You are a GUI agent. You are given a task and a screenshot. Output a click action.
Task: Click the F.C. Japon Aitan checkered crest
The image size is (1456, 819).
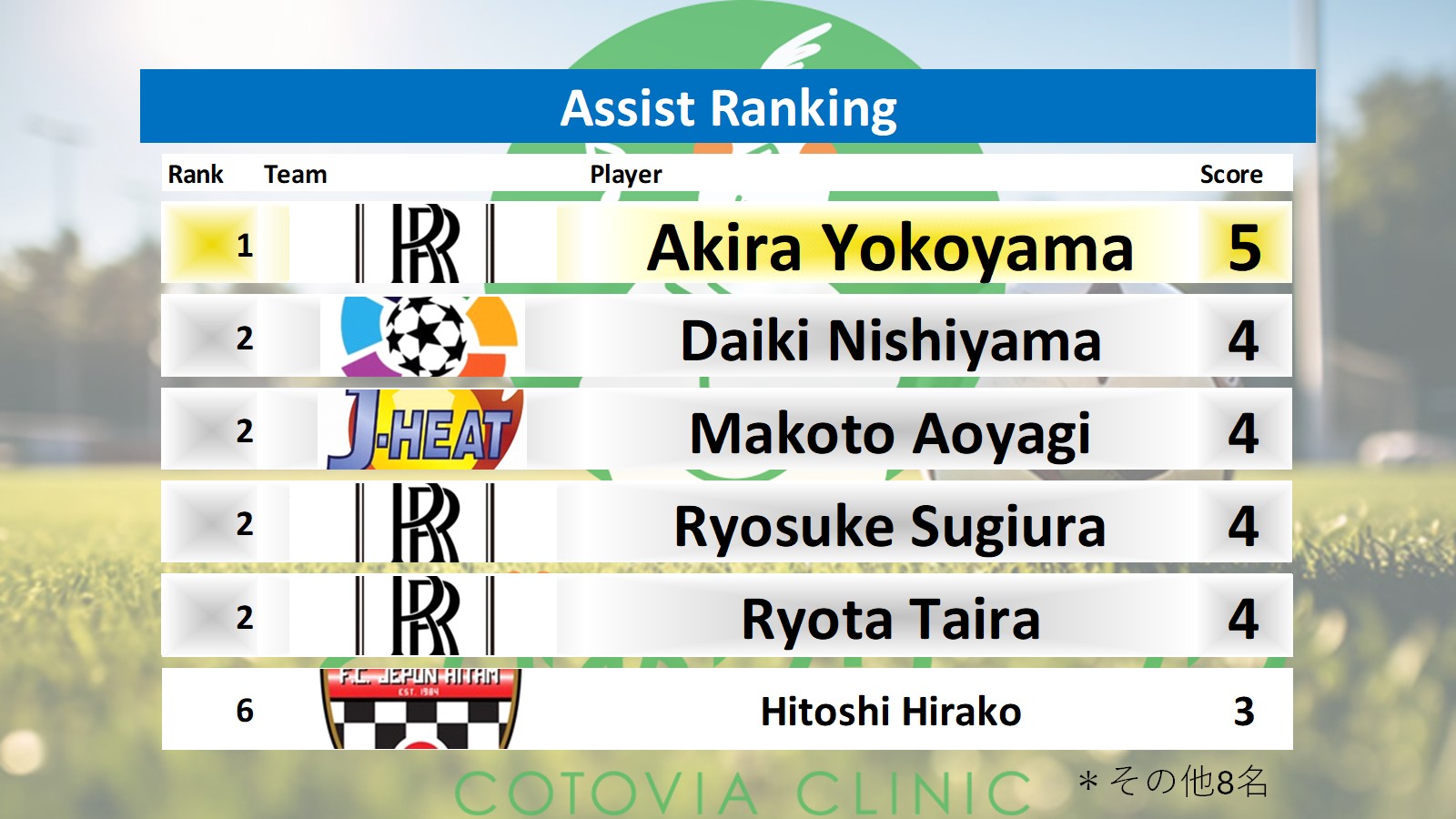coord(420,709)
